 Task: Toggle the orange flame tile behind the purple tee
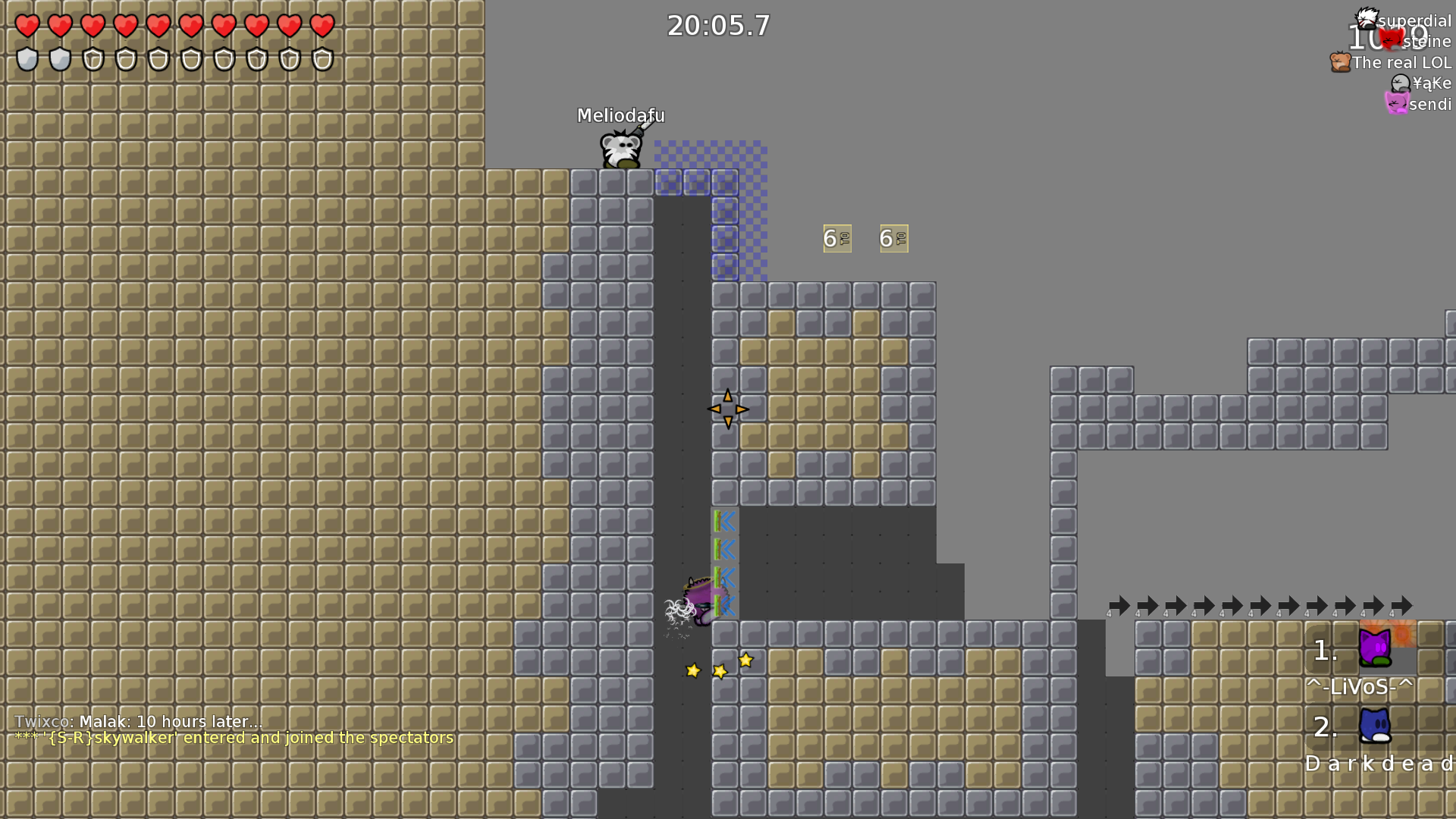[x=1399, y=633]
